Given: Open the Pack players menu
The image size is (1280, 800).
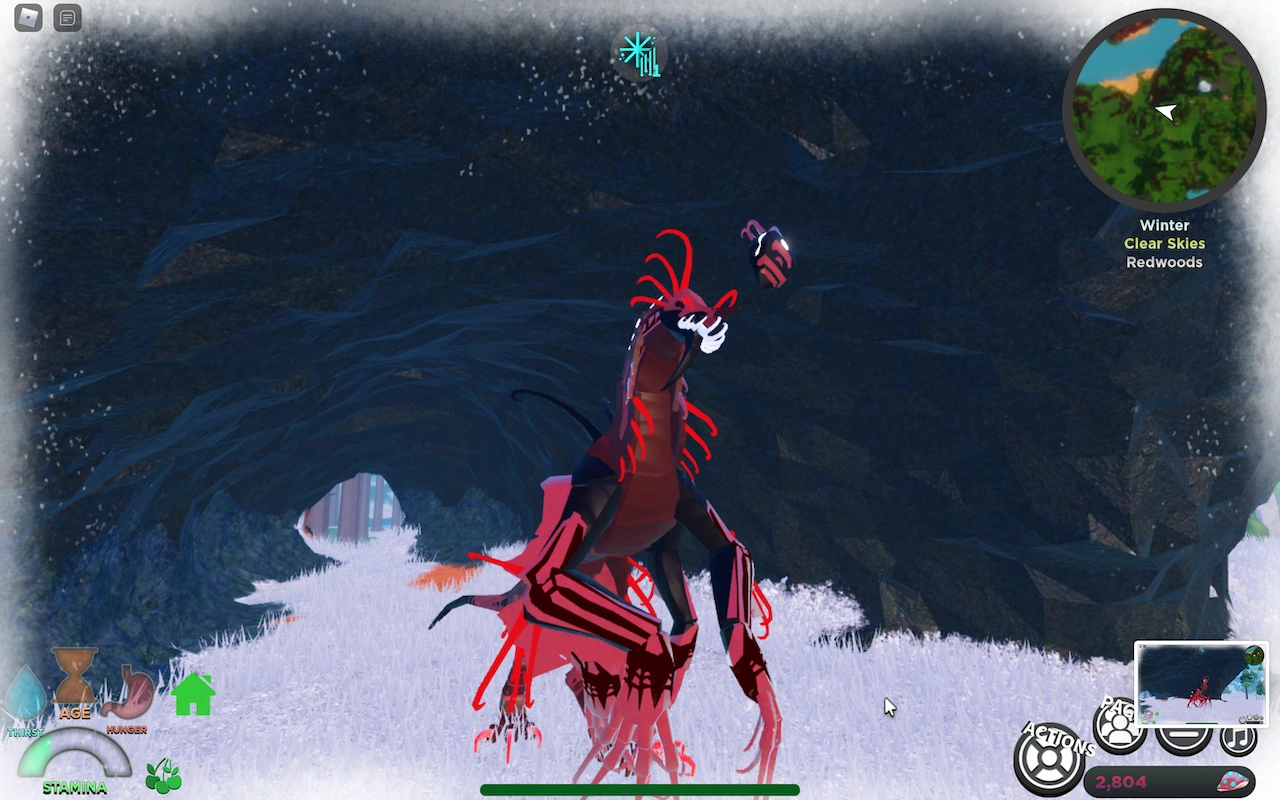Looking at the screenshot, I should [x=1117, y=725].
